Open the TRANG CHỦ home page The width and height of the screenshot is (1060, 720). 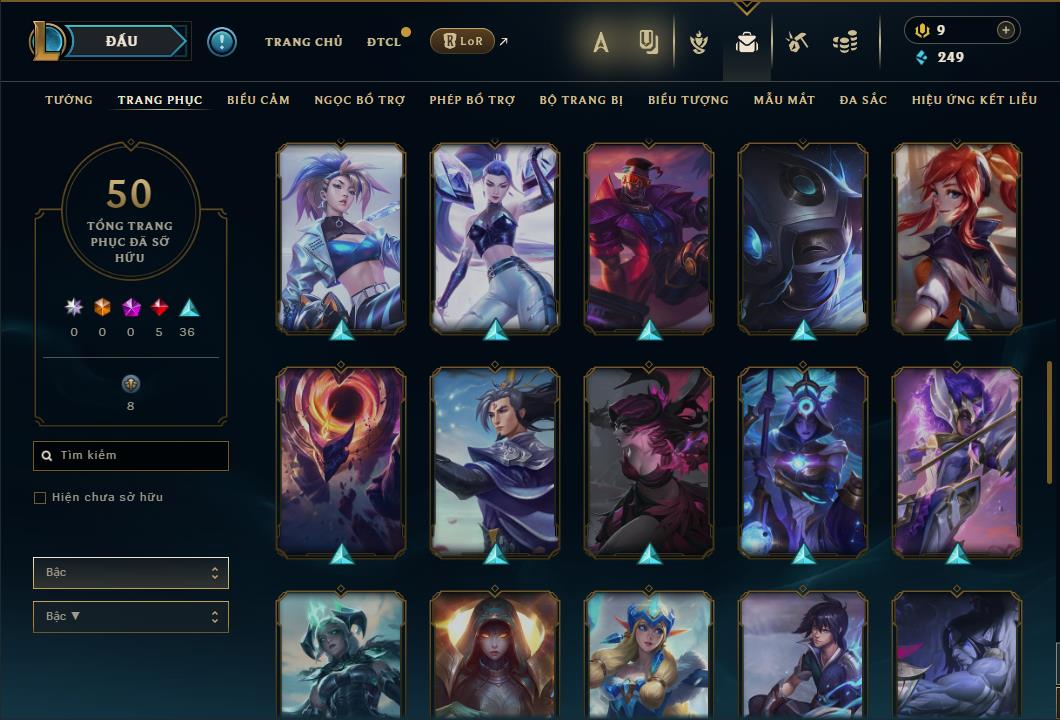click(303, 42)
